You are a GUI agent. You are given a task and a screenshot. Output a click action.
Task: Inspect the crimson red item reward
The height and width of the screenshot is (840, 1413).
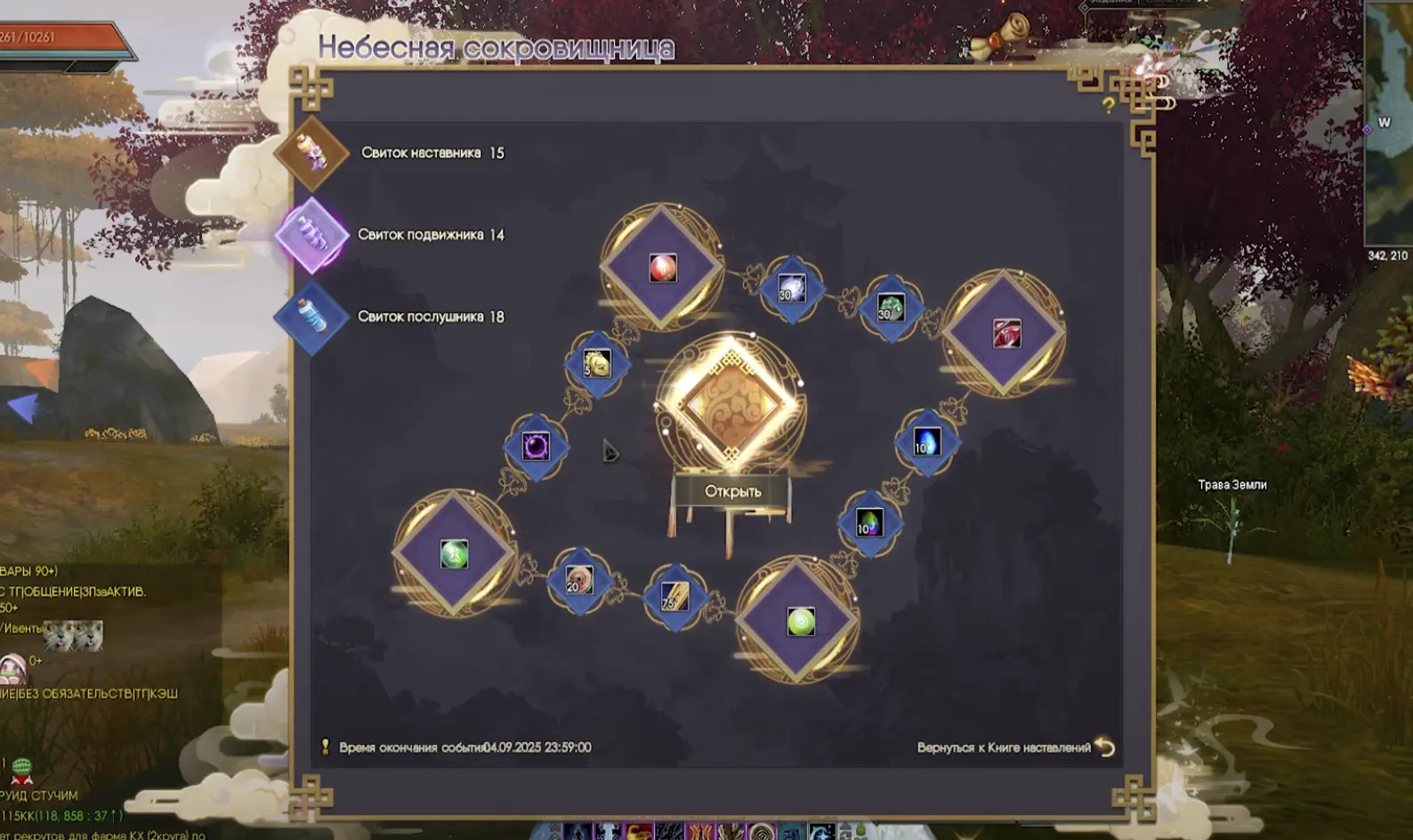1006,333
